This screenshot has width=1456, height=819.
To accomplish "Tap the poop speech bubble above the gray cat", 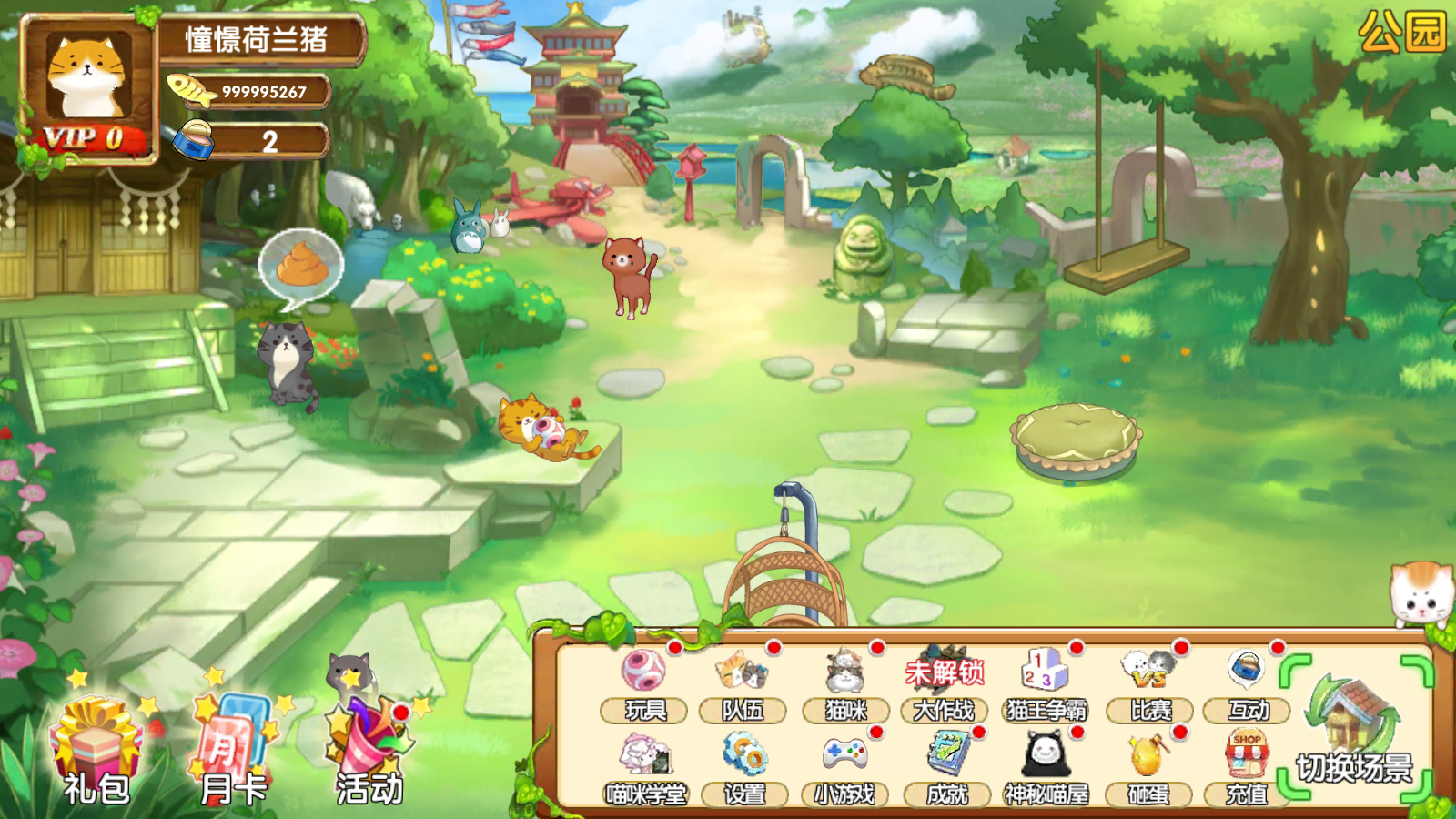I will 301,268.
